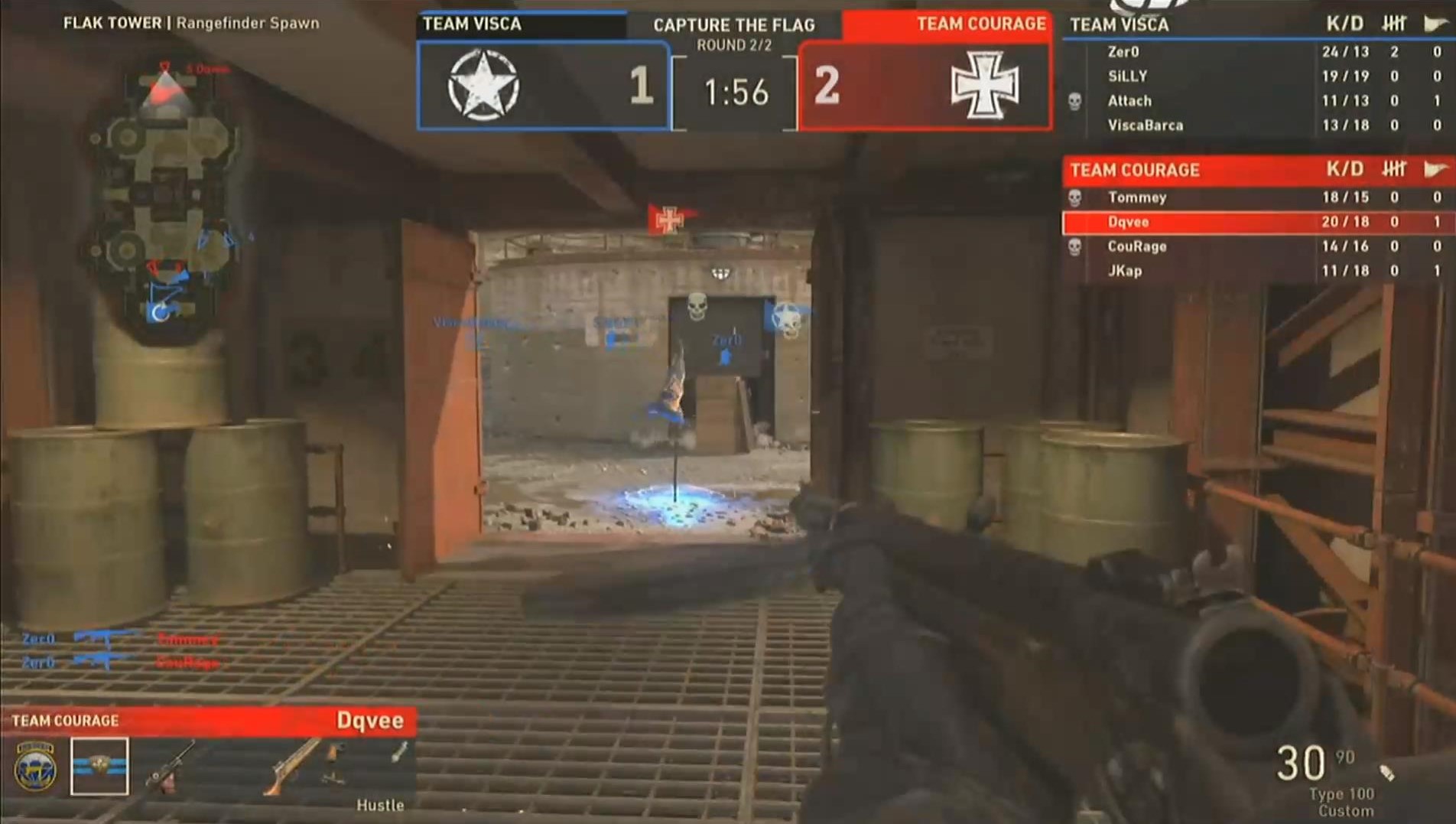Click the Airborne division emblem icon

[x=35, y=766]
